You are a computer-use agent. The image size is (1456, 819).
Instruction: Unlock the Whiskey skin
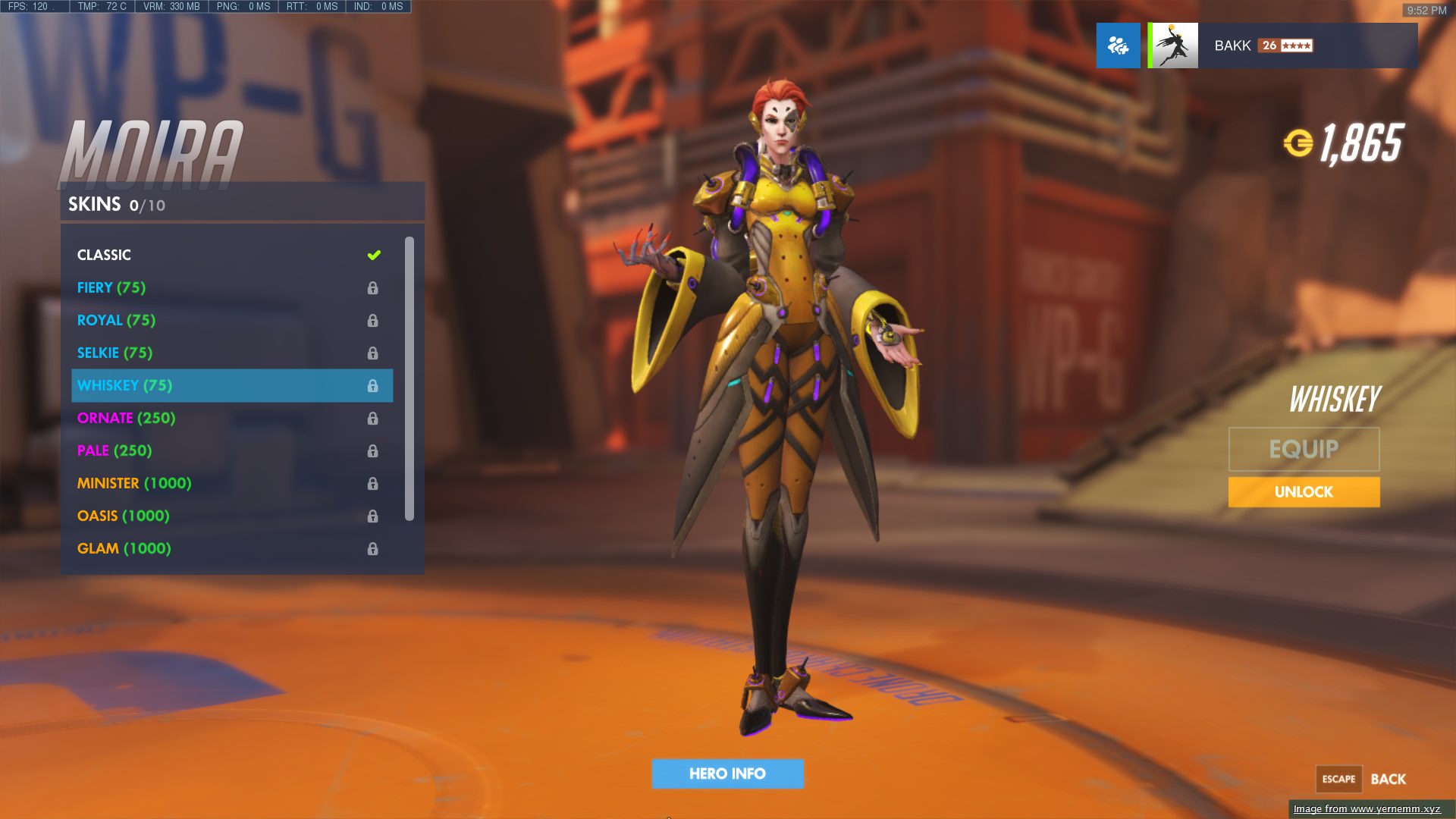click(x=1304, y=492)
